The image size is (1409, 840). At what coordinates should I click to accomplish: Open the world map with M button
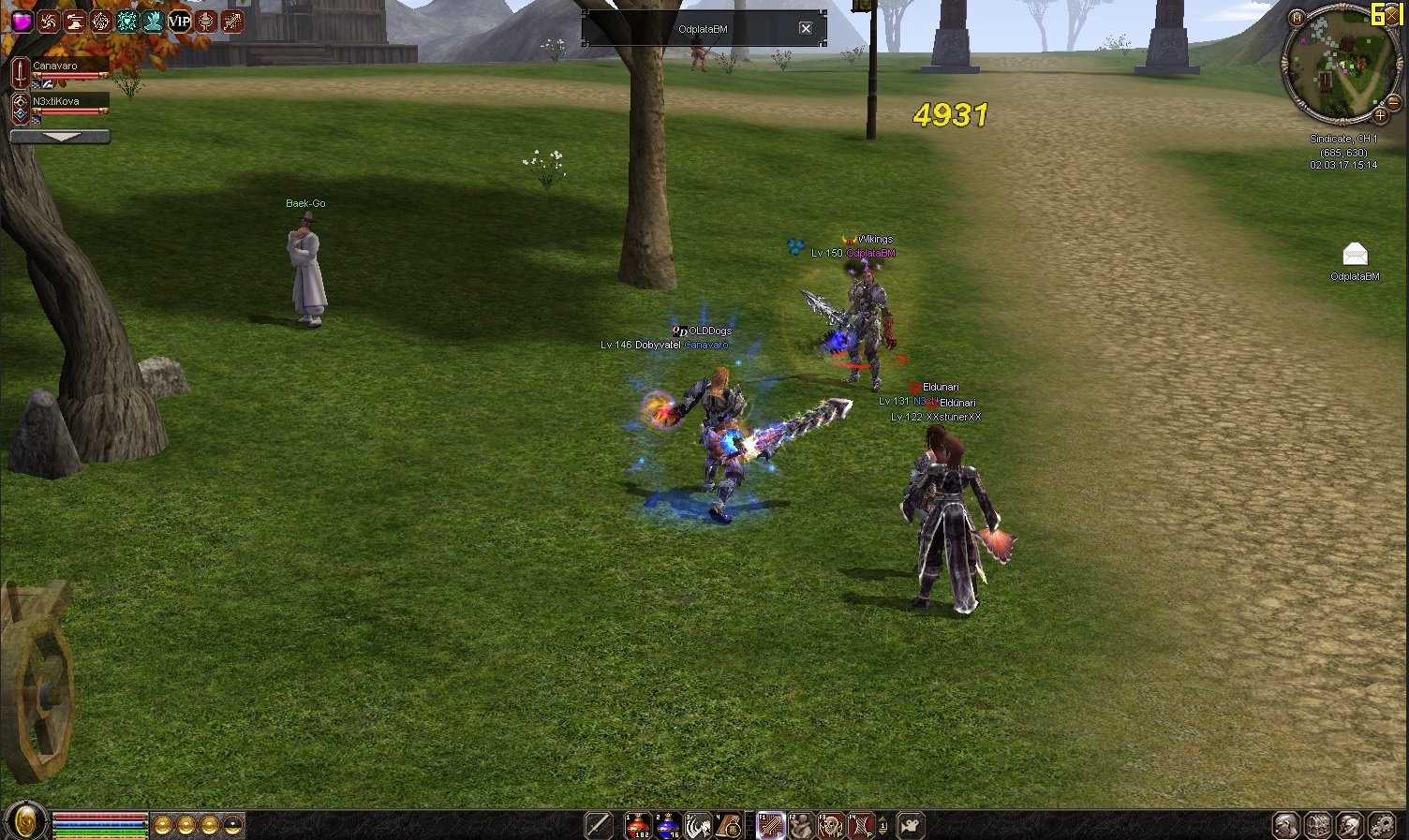1297,18
